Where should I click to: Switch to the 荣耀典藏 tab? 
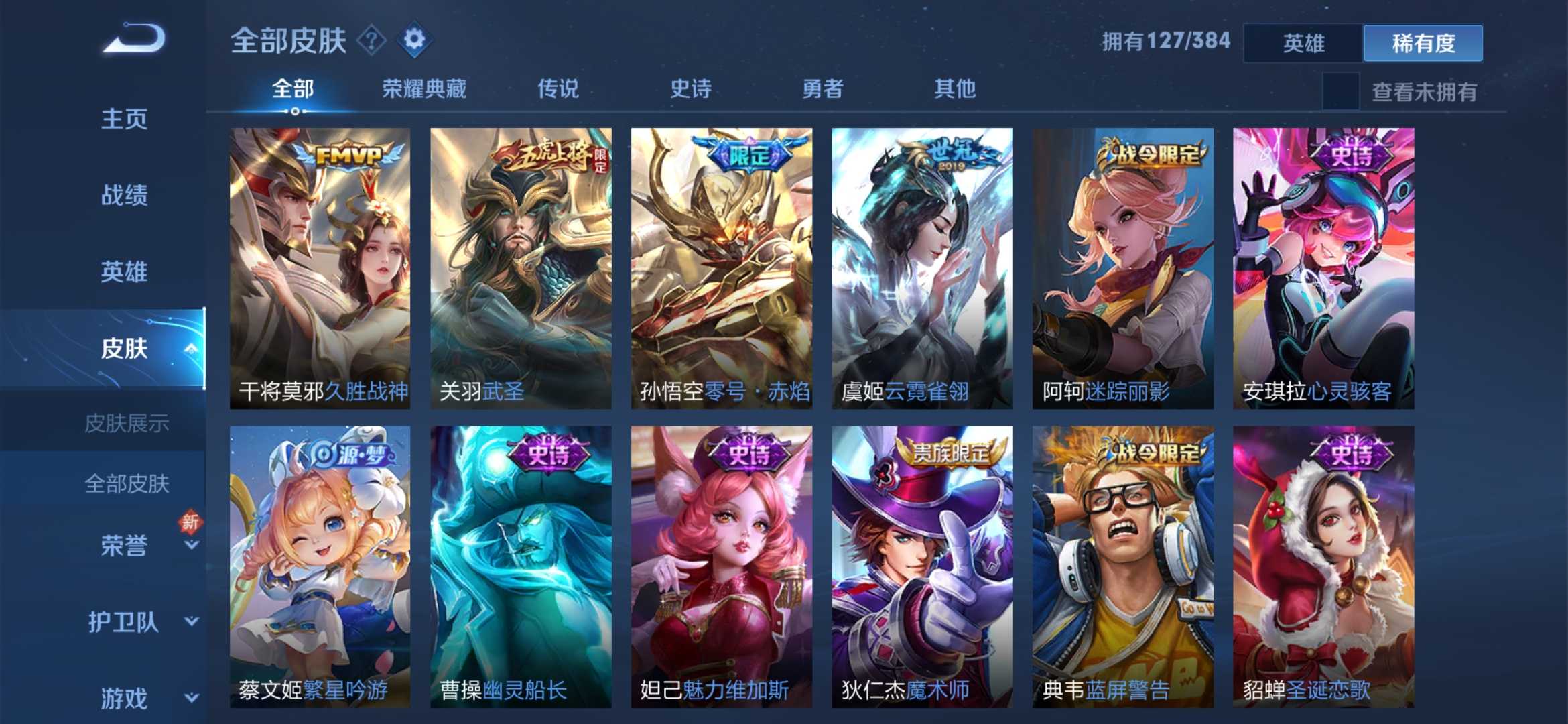point(423,88)
